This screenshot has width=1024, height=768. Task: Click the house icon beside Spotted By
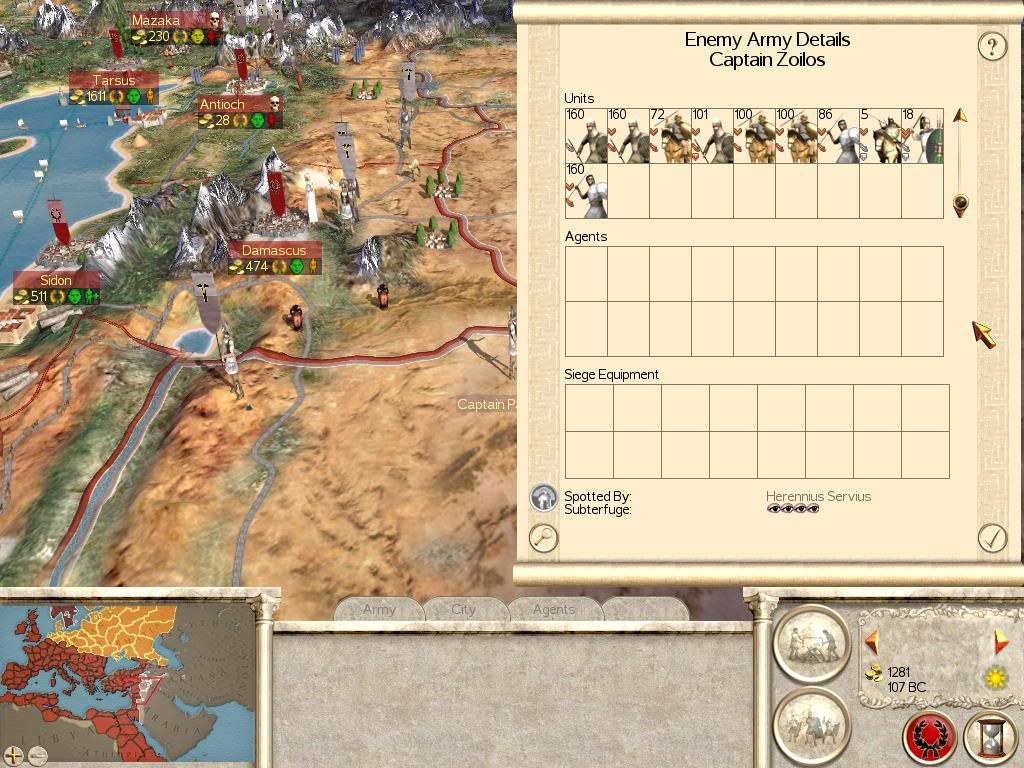coord(543,497)
